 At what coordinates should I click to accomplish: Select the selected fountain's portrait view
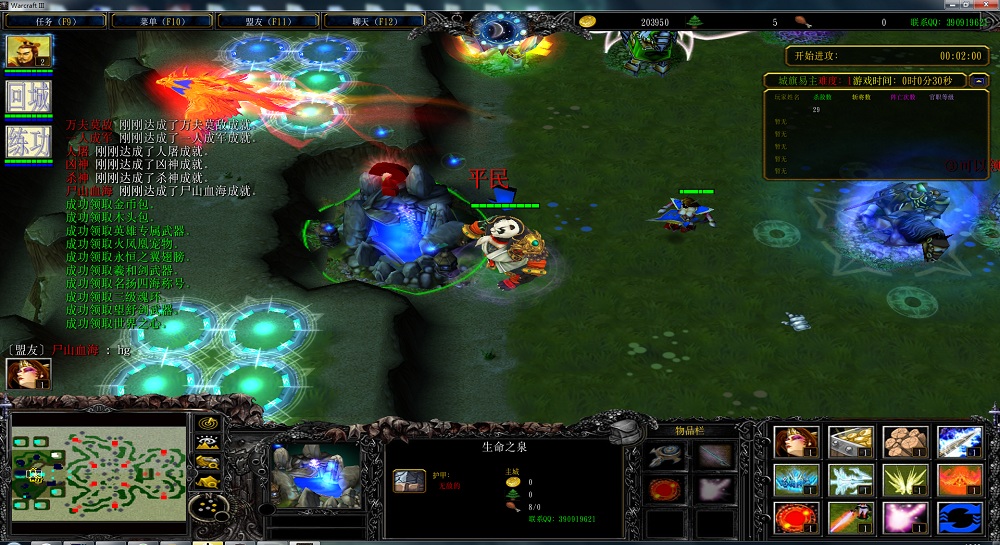point(315,475)
